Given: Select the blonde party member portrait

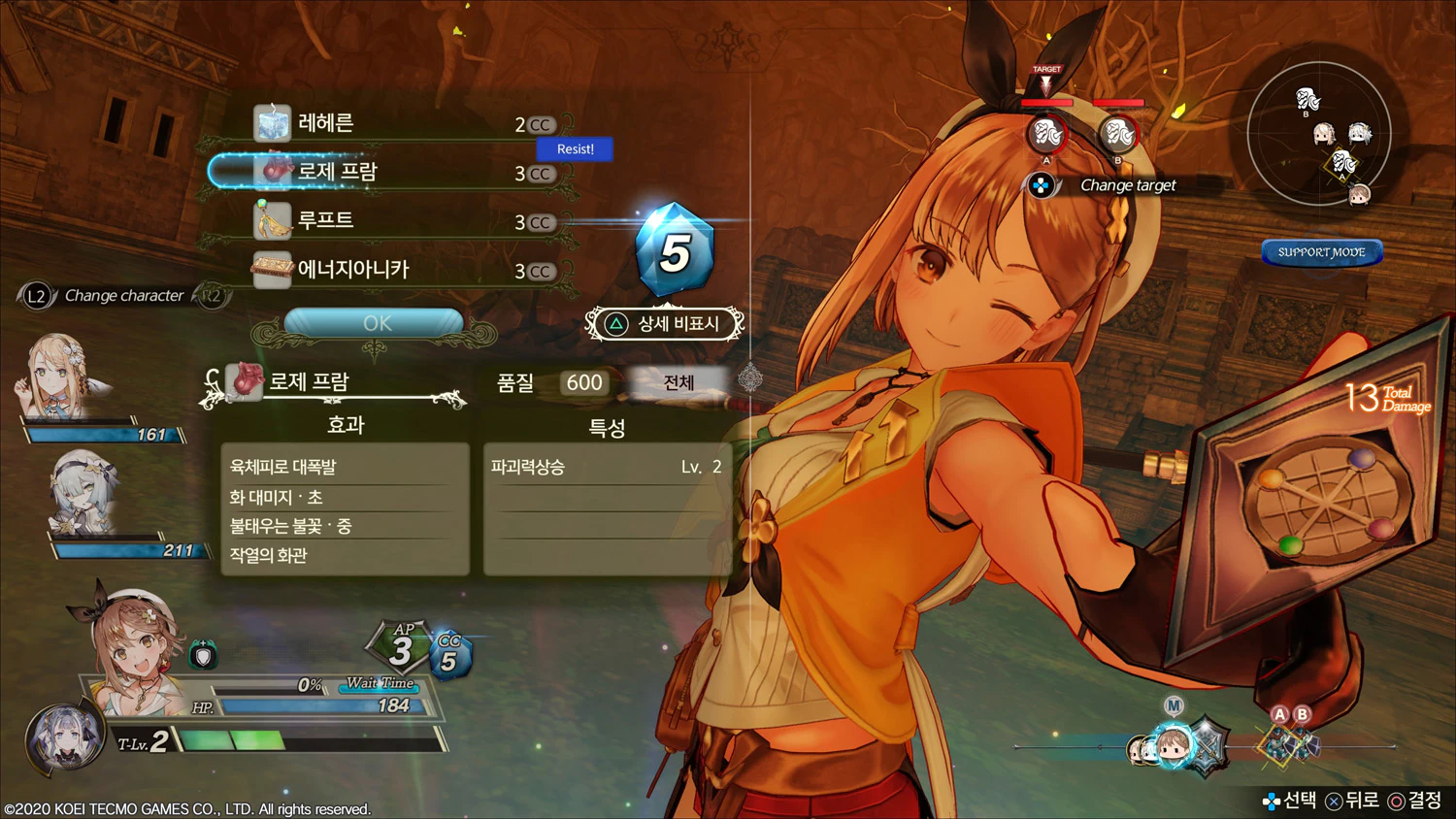Looking at the screenshot, I should [56, 377].
